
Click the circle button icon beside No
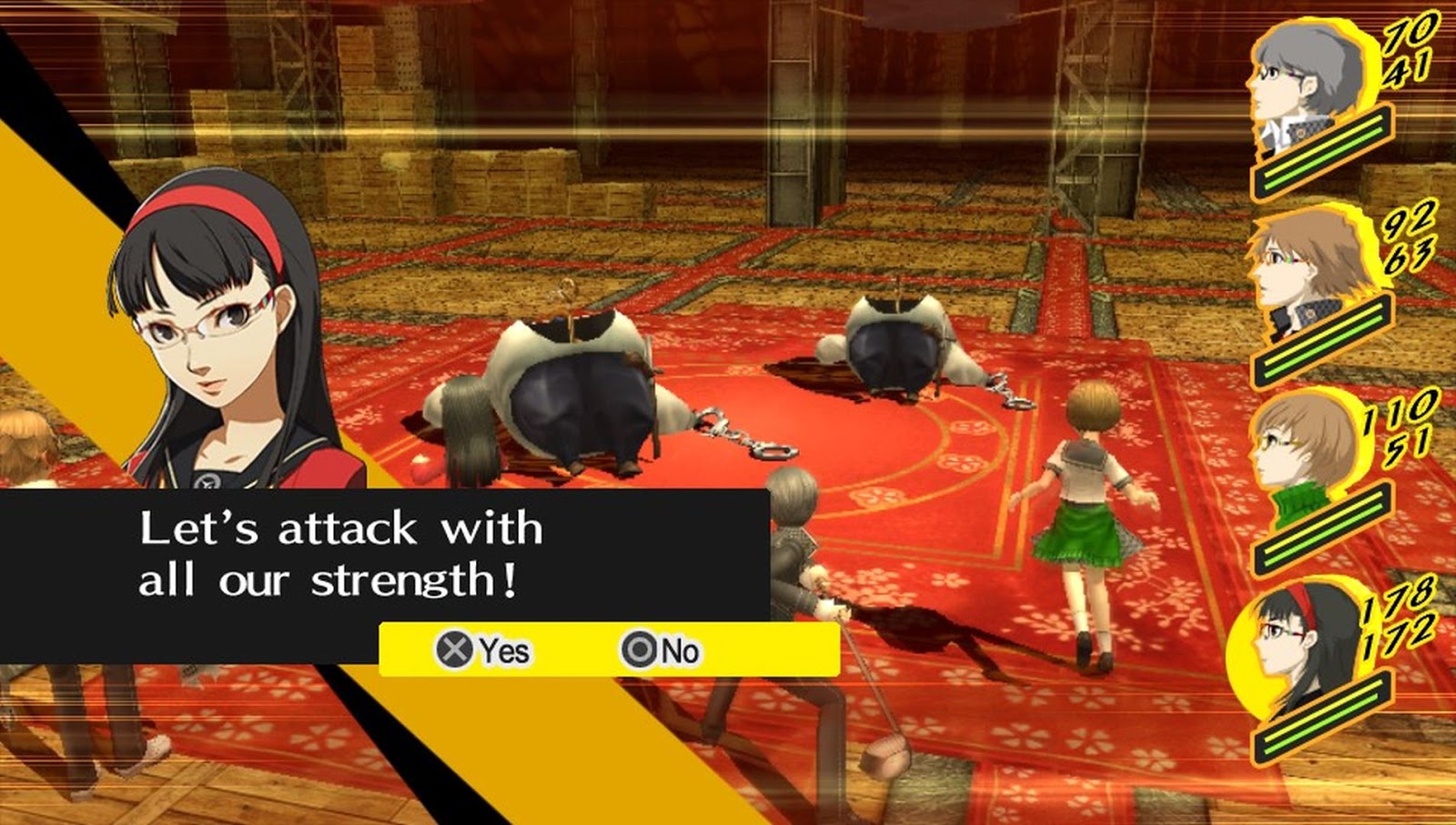tap(640, 650)
